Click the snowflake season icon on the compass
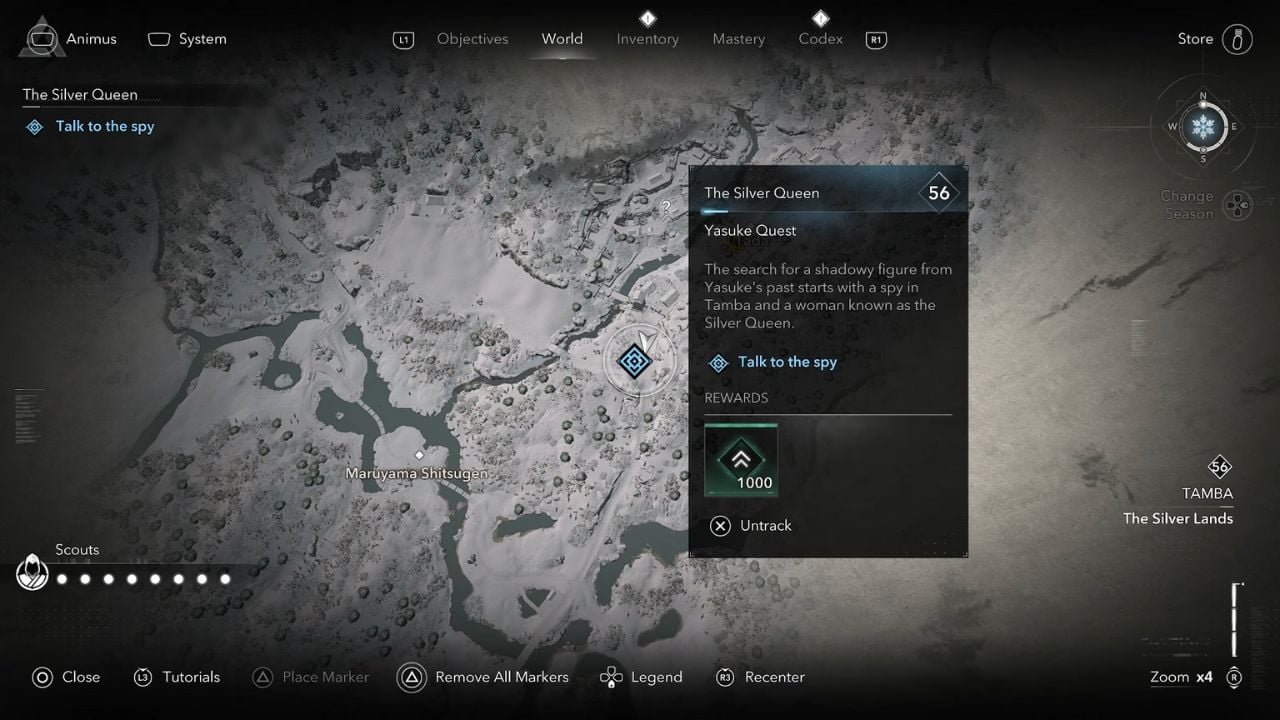 [1203, 128]
